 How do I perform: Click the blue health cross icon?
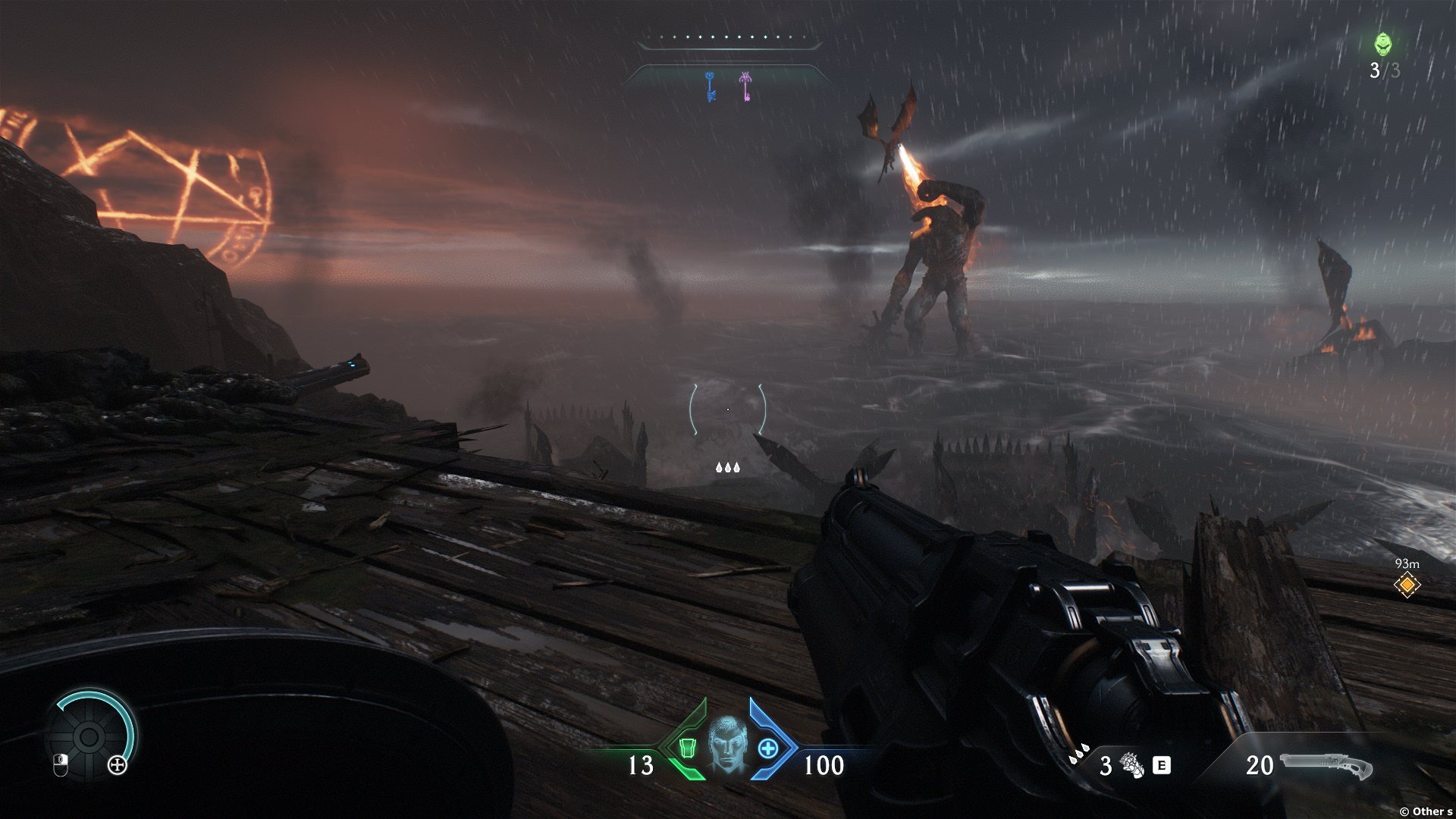[768, 748]
